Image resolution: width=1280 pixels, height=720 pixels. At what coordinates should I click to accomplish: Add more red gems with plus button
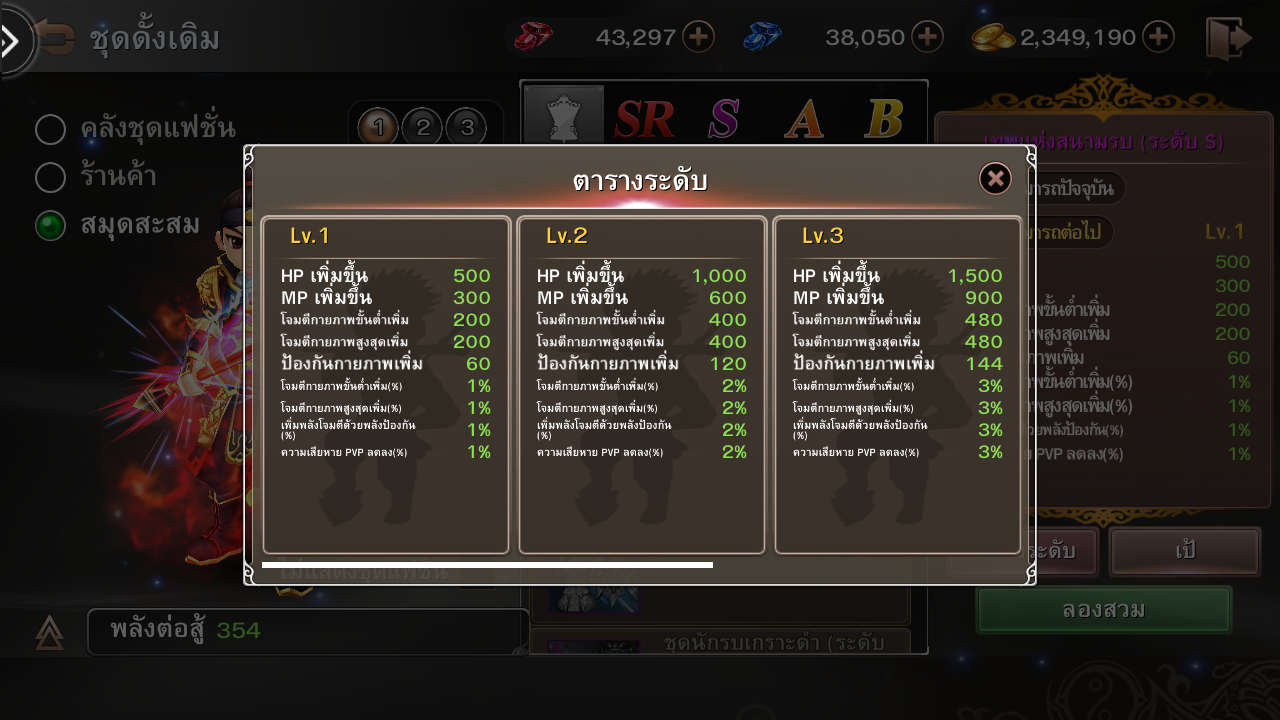[698, 38]
